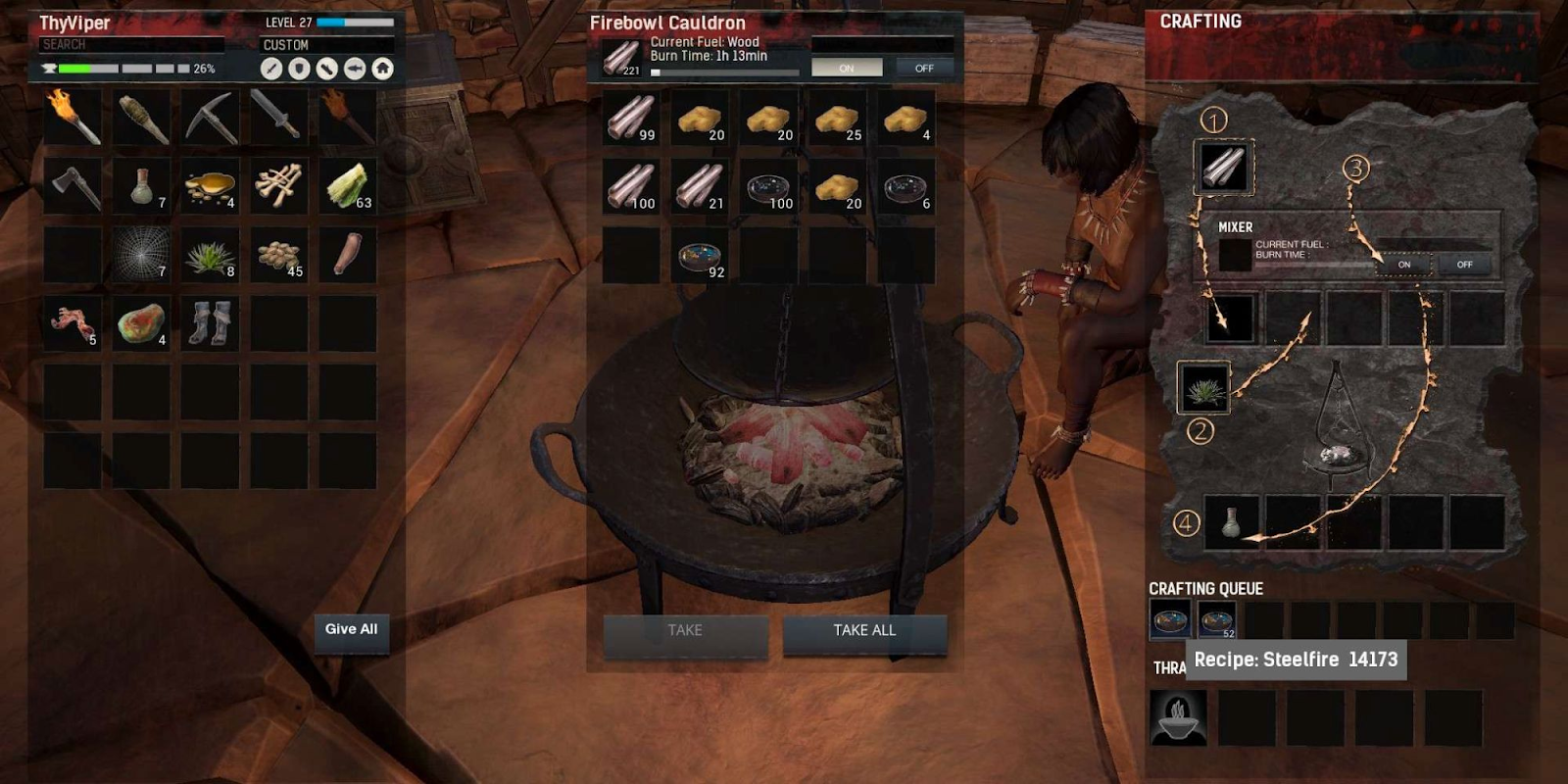Select the first Steelfire item in crafting queue
The image size is (1568, 784).
(x=1170, y=619)
